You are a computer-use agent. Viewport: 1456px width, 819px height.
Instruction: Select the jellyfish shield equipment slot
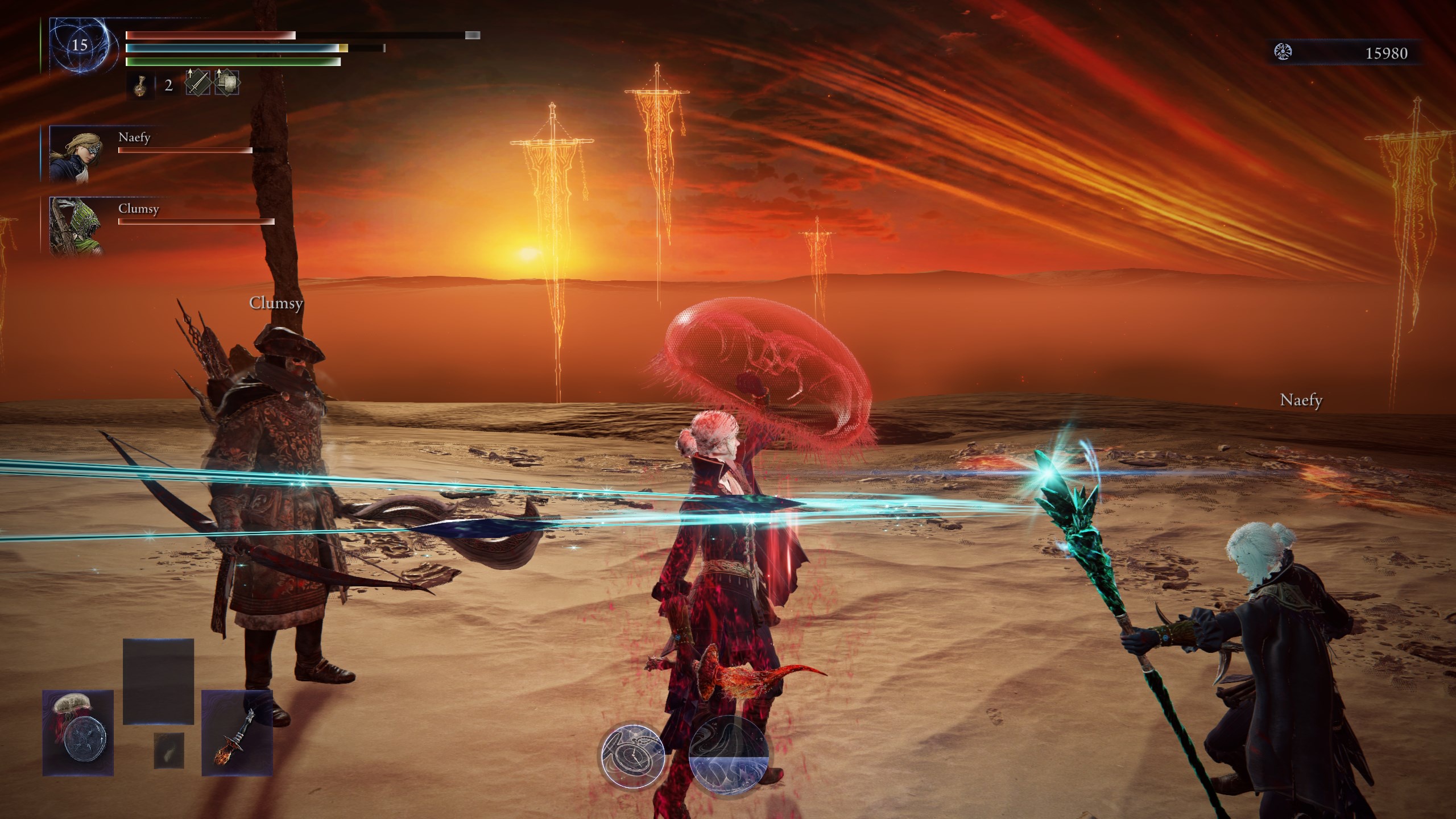tap(78, 733)
